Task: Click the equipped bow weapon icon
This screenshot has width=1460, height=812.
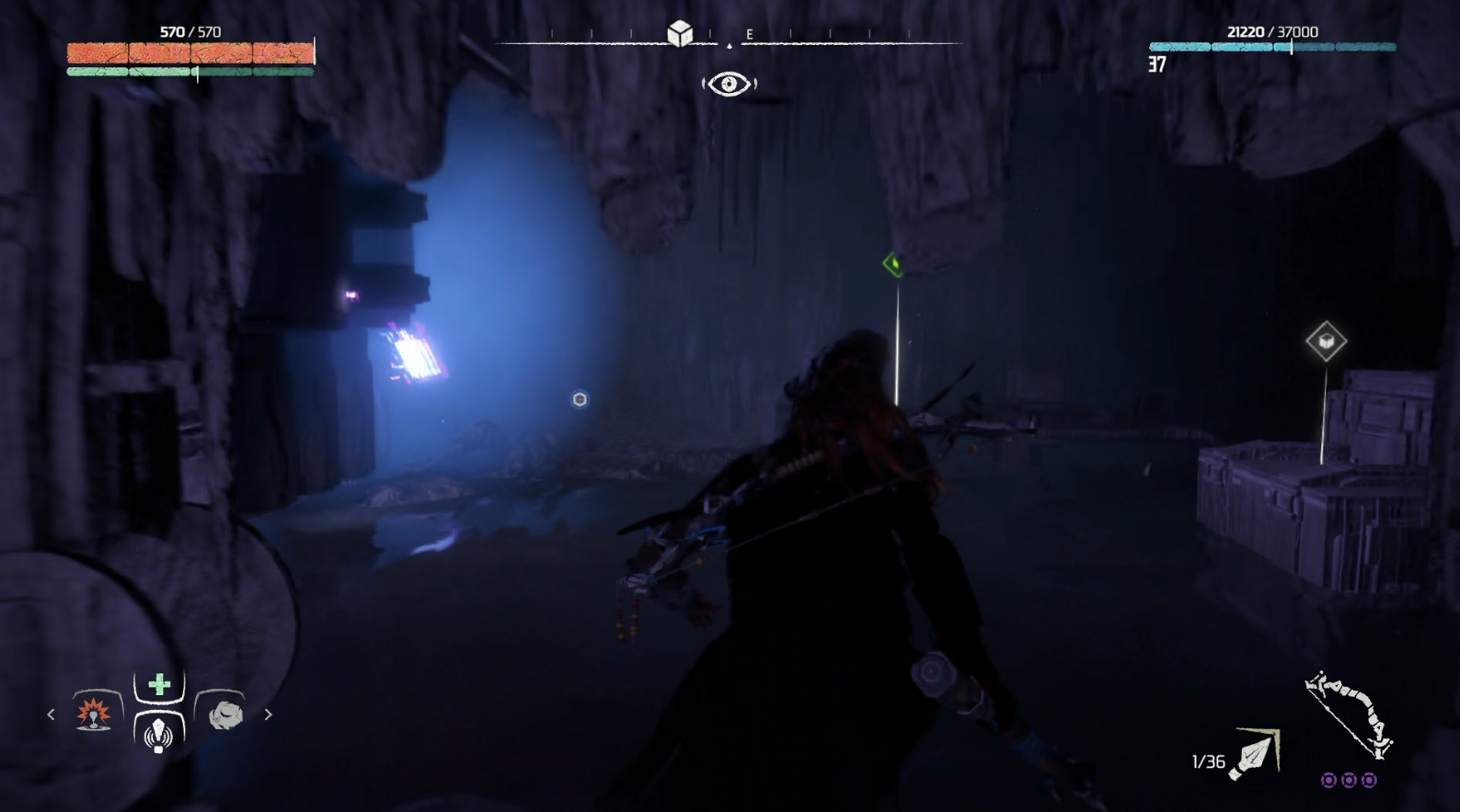Action: point(1349,714)
